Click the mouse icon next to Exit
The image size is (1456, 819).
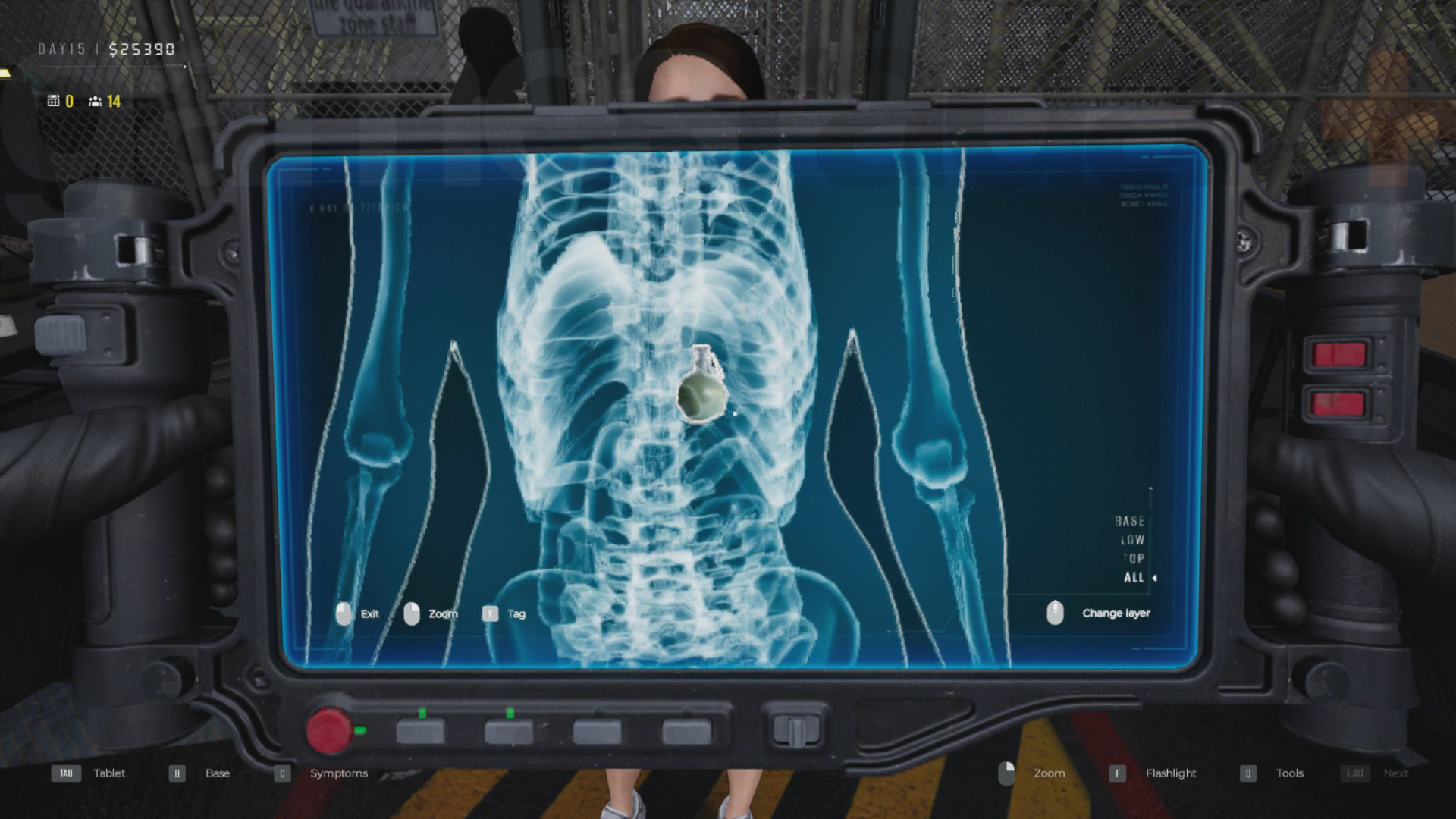345,614
